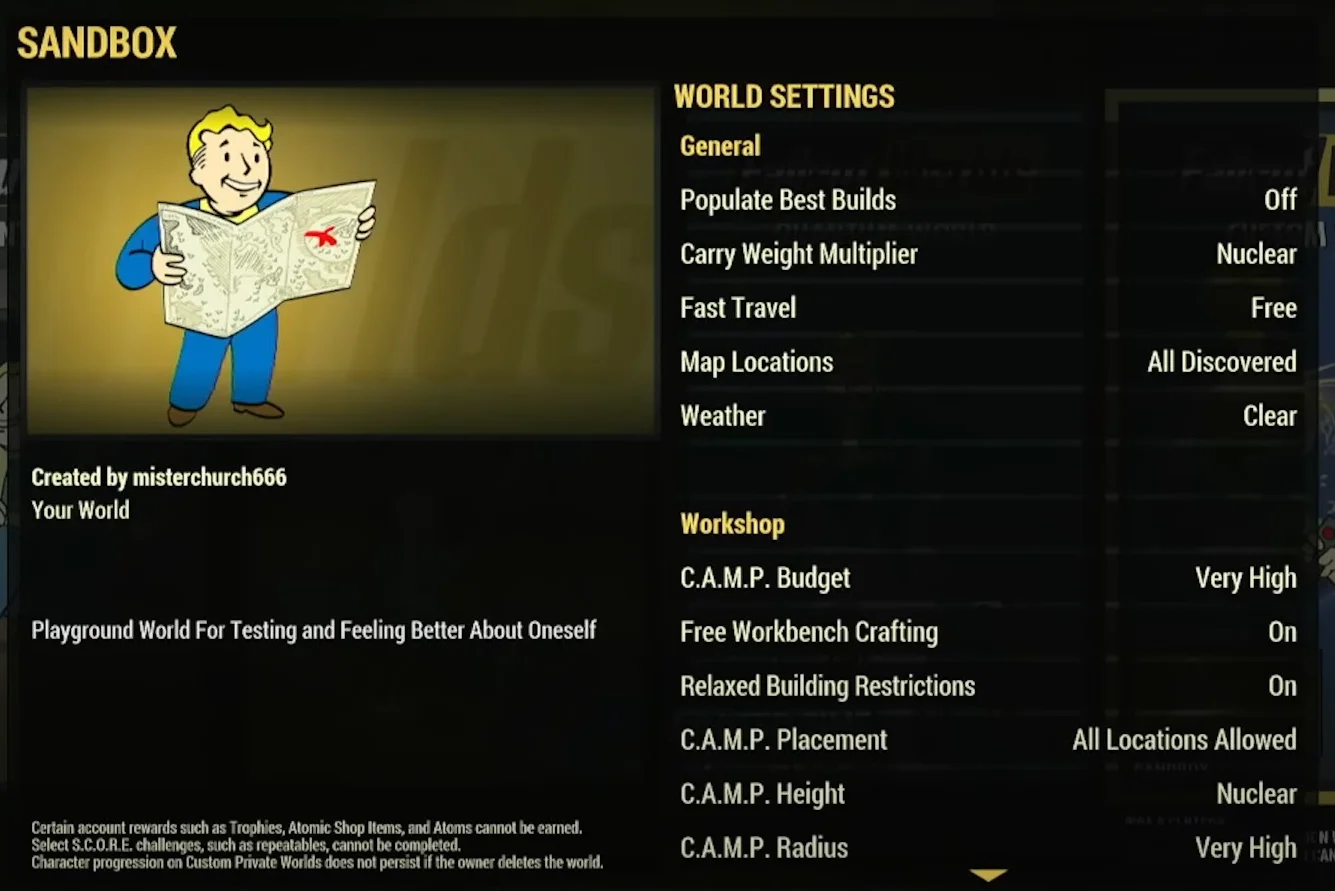The height and width of the screenshot is (891, 1335).
Task: Select the C.A.M.P. Placement setting
Action: (x=988, y=740)
